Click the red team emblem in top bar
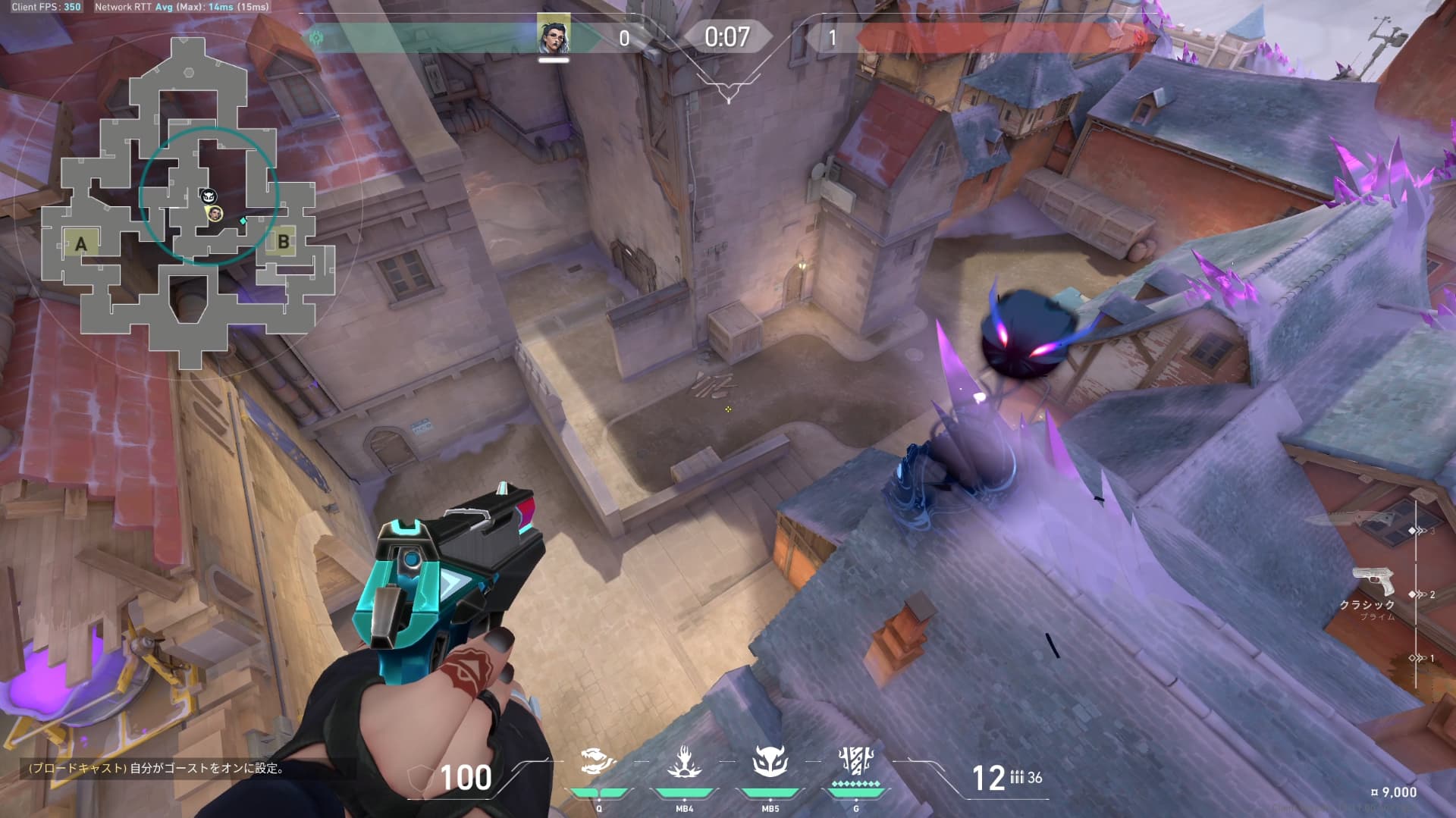This screenshot has width=1456, height=818. pos(1140,37)
